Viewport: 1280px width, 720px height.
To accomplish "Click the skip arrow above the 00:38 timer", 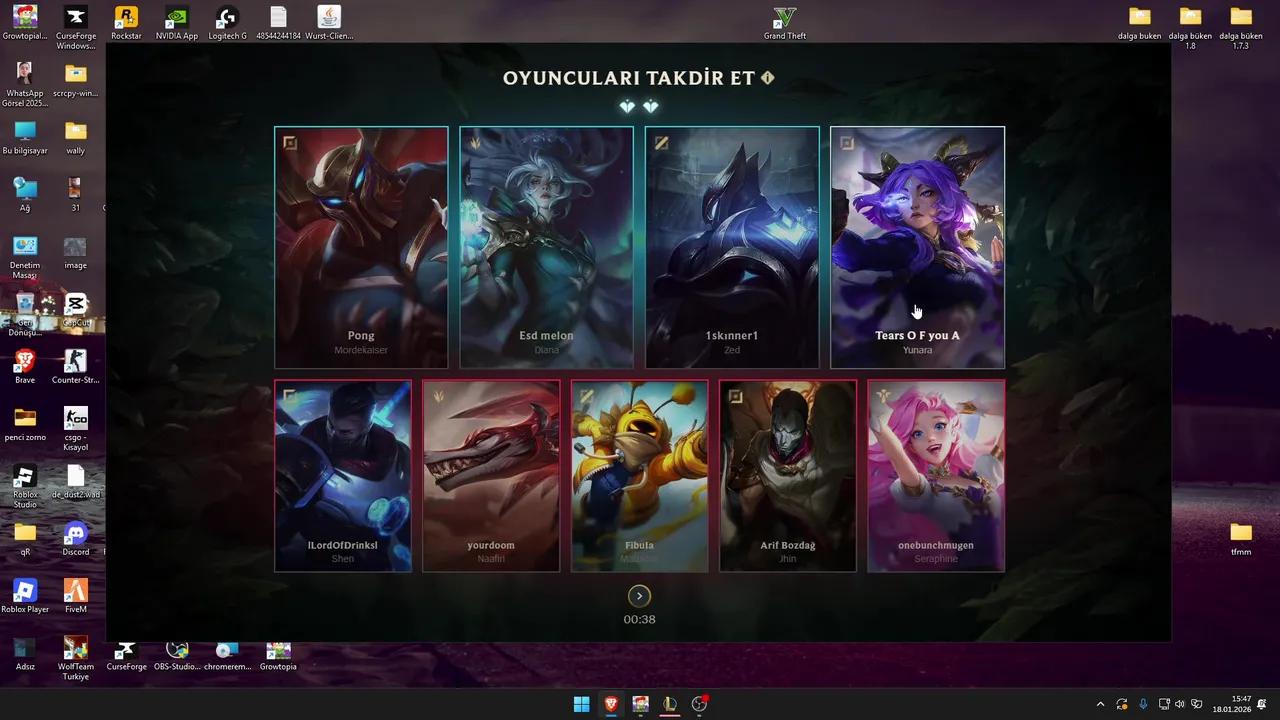I will point(639,595).
